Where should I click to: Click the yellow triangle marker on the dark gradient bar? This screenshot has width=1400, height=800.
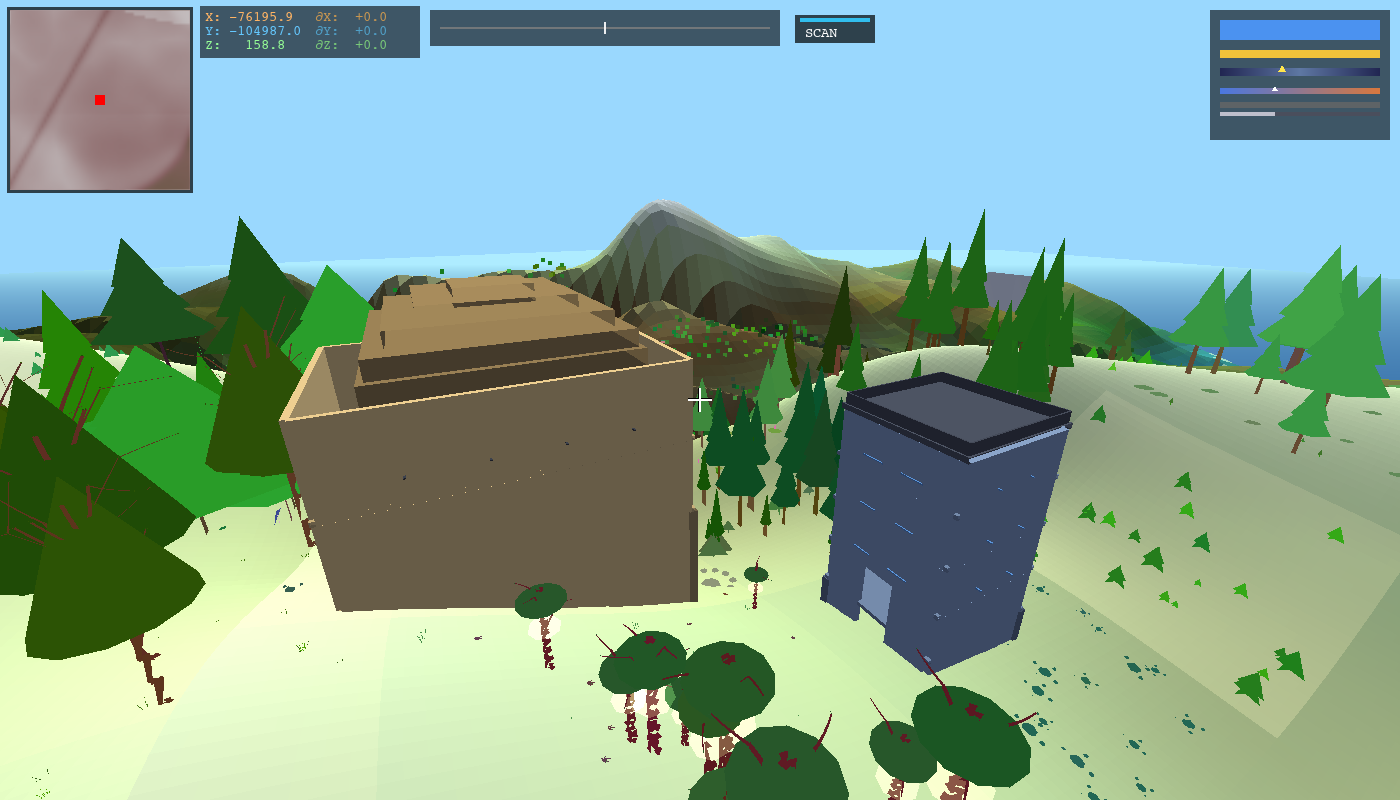point(1283,69)
